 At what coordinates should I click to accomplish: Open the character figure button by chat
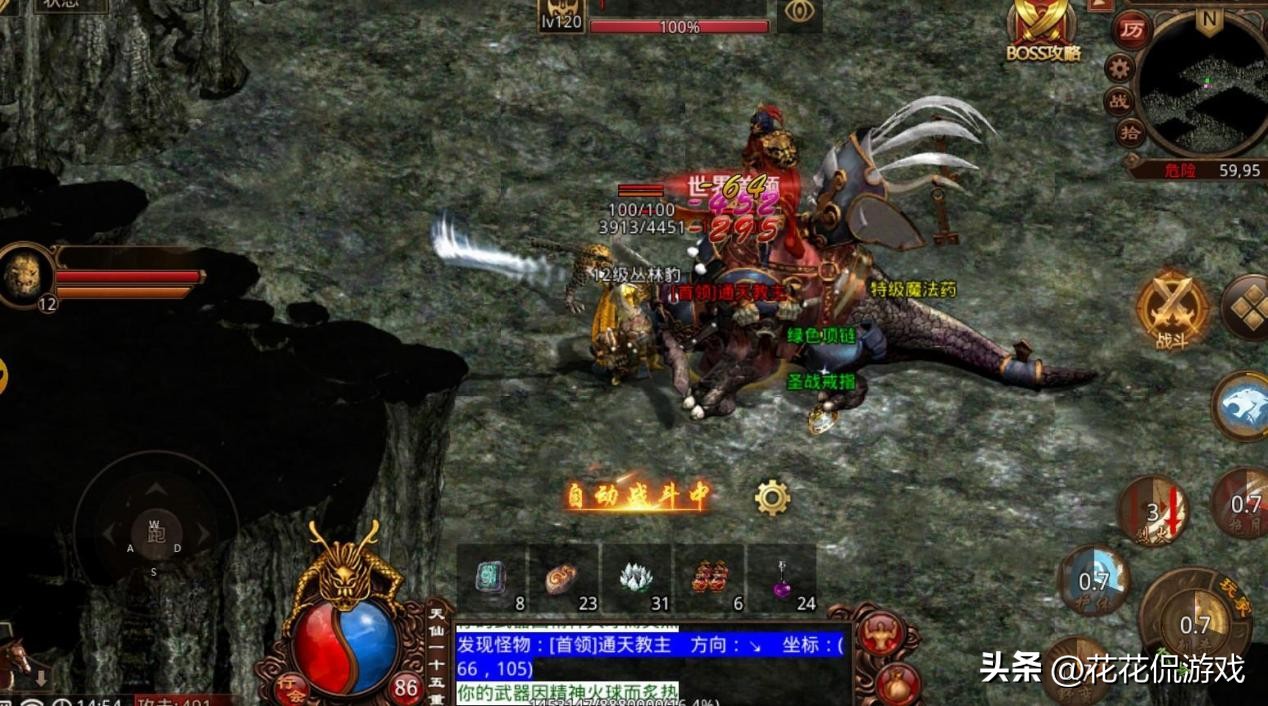click(882, 633)
